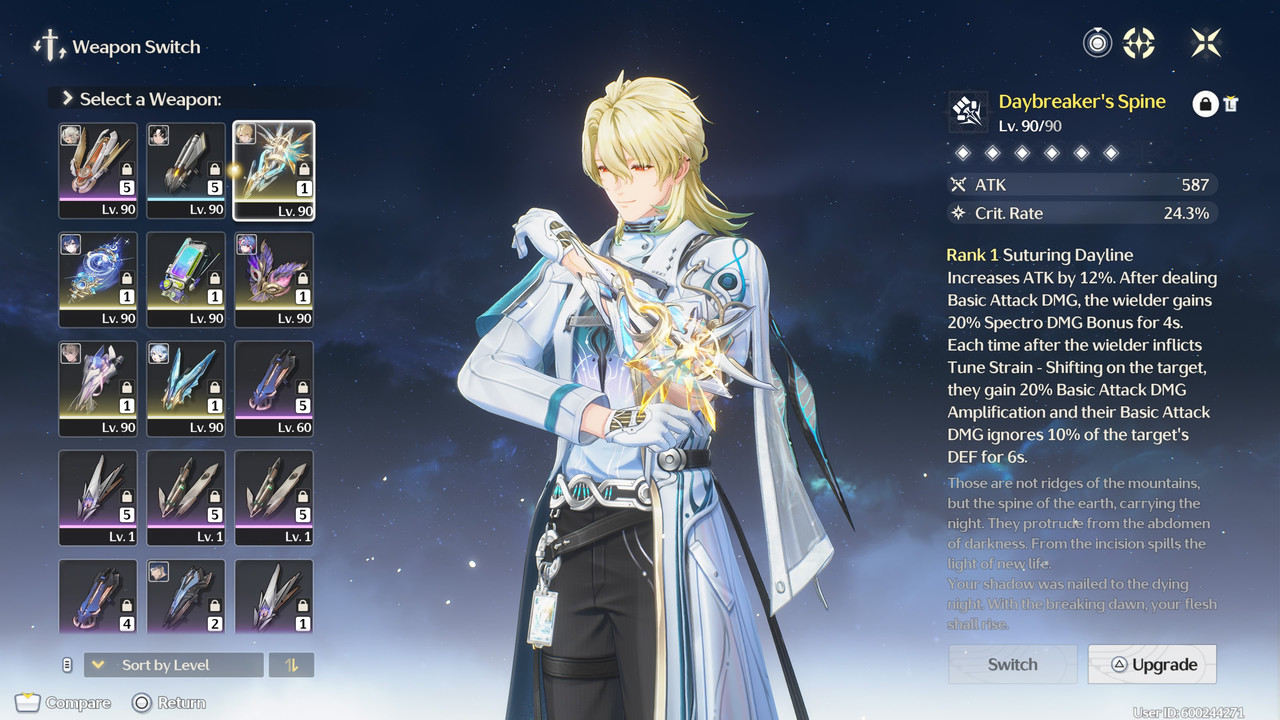1280x720 pixels.
Task: Pick the blue swirling orb weapon
Action: 98,280
